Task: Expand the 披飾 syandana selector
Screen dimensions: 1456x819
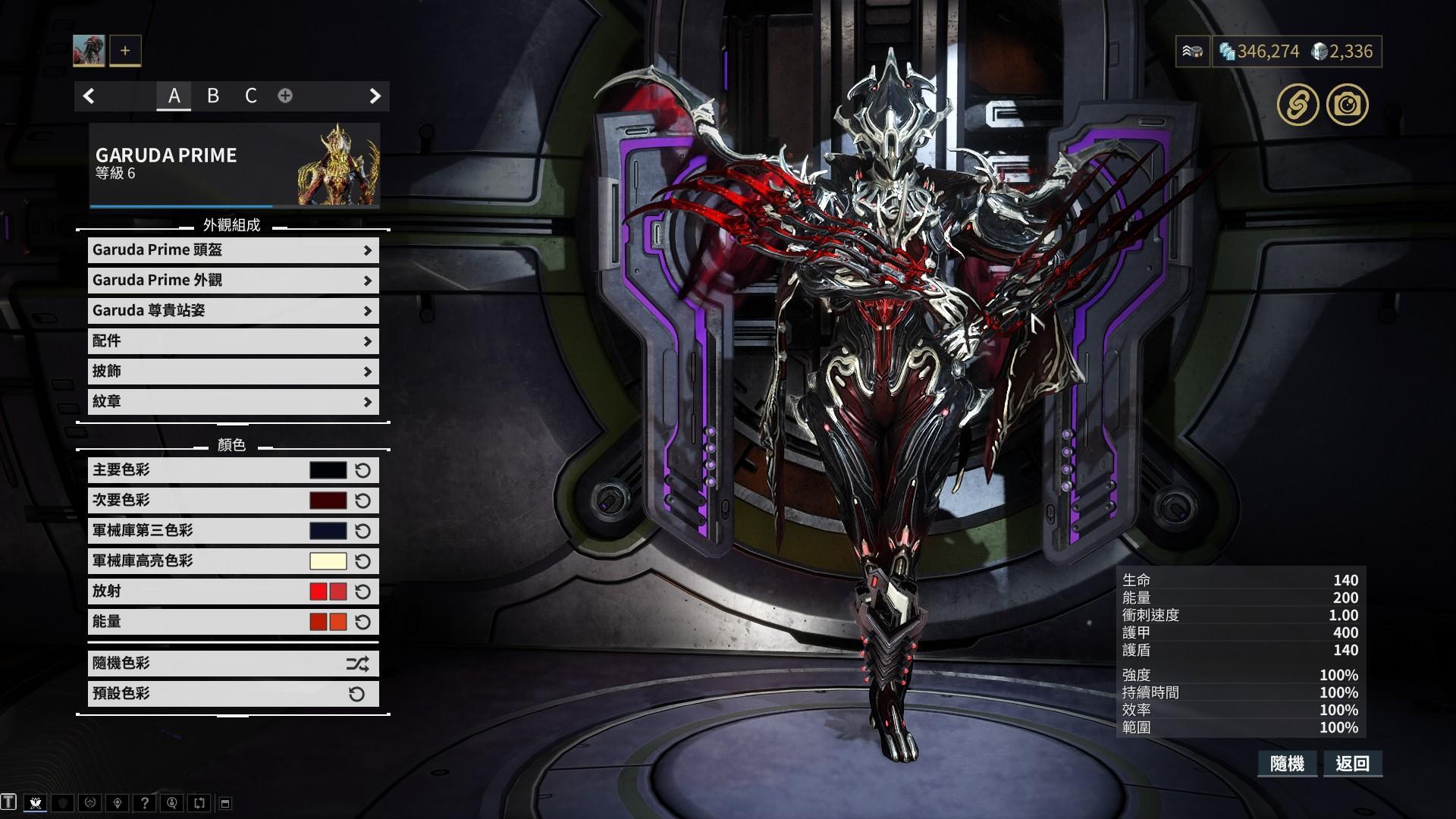Action: click(x=232, y=372)
